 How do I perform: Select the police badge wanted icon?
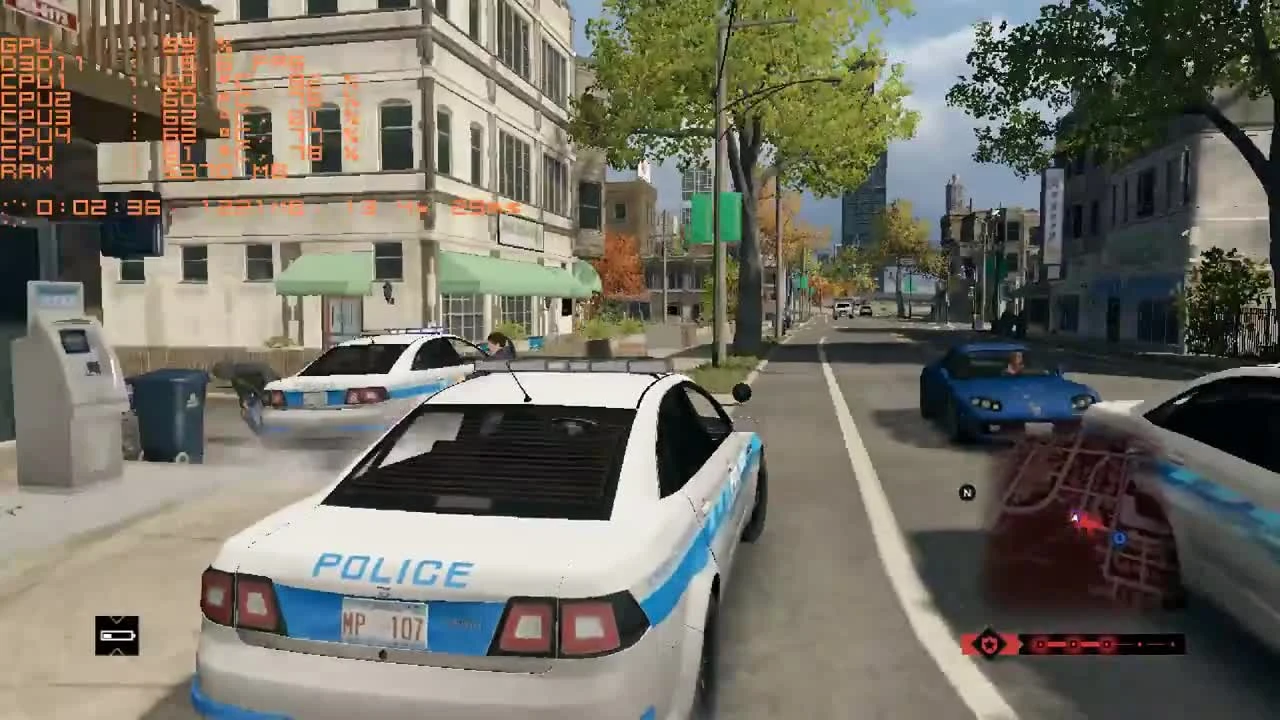tap(988, 643)
